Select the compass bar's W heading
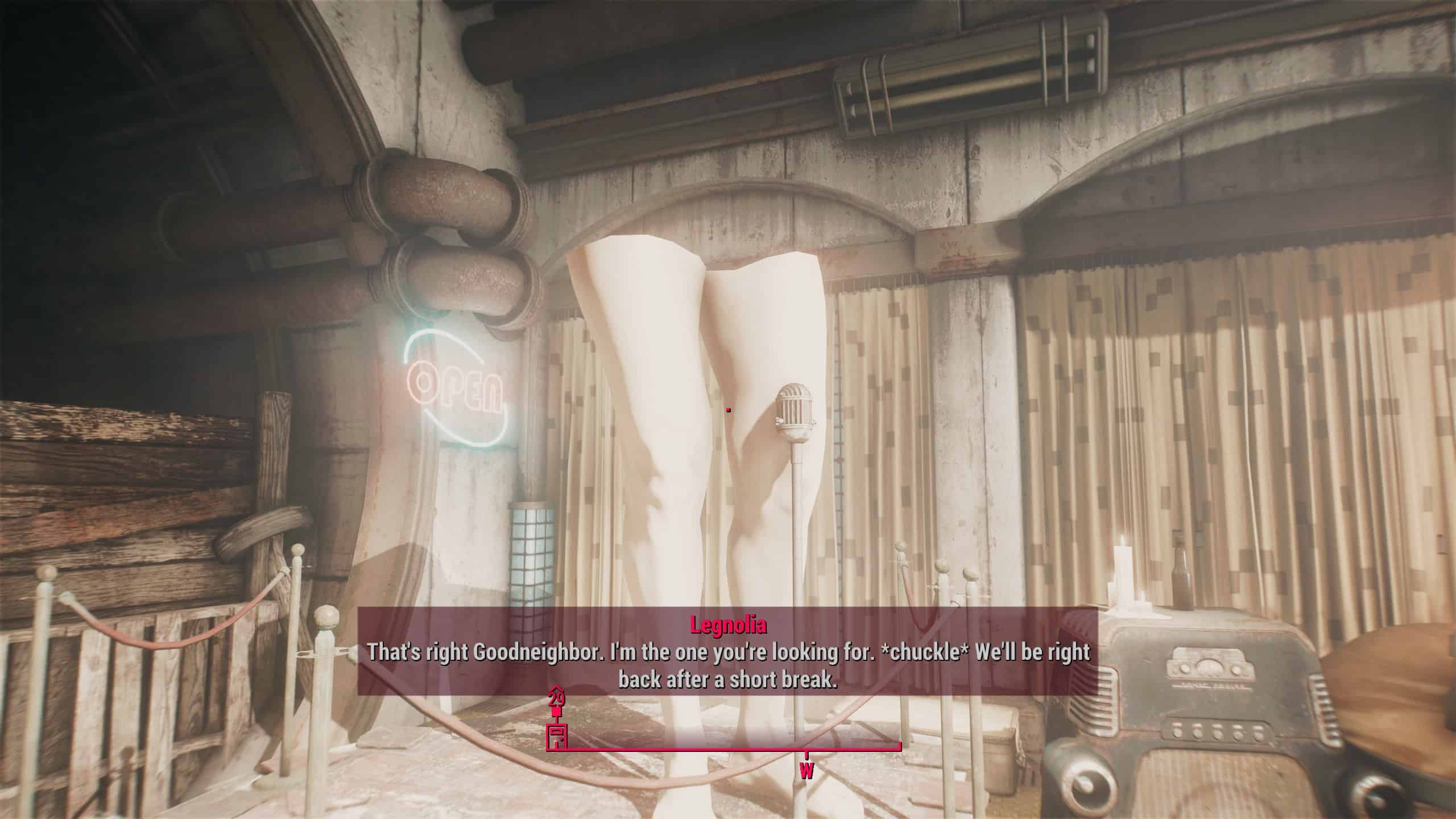 click(806, 772)
